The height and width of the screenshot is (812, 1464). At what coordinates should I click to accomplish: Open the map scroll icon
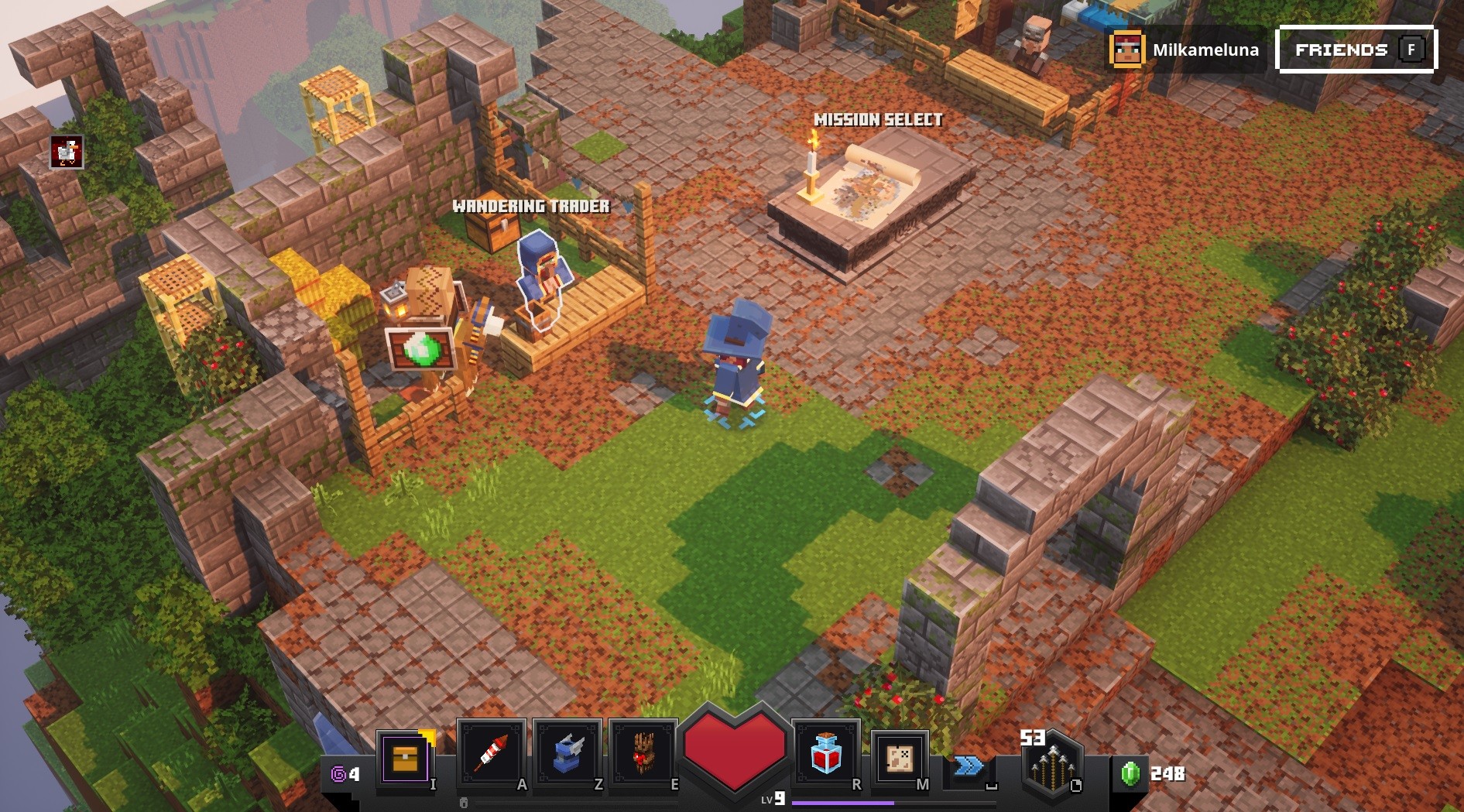tap(900, 757)
